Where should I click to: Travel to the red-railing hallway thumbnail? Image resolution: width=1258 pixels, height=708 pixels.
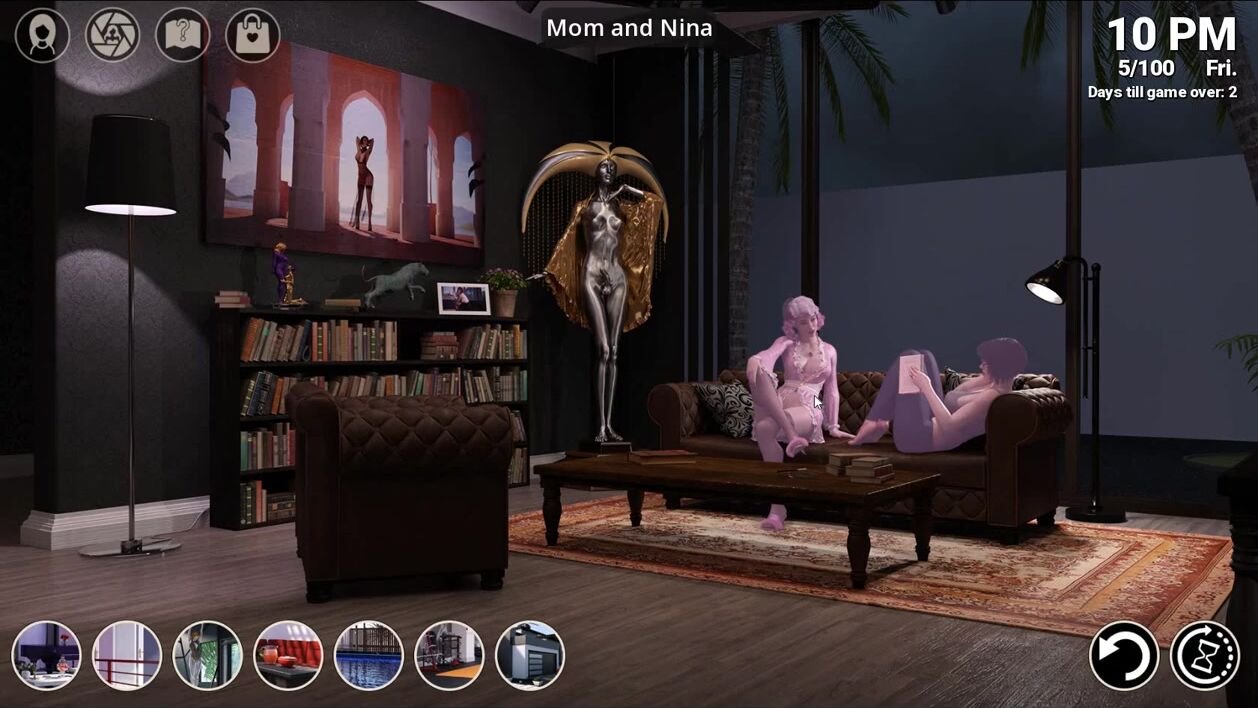coord(127,656)
